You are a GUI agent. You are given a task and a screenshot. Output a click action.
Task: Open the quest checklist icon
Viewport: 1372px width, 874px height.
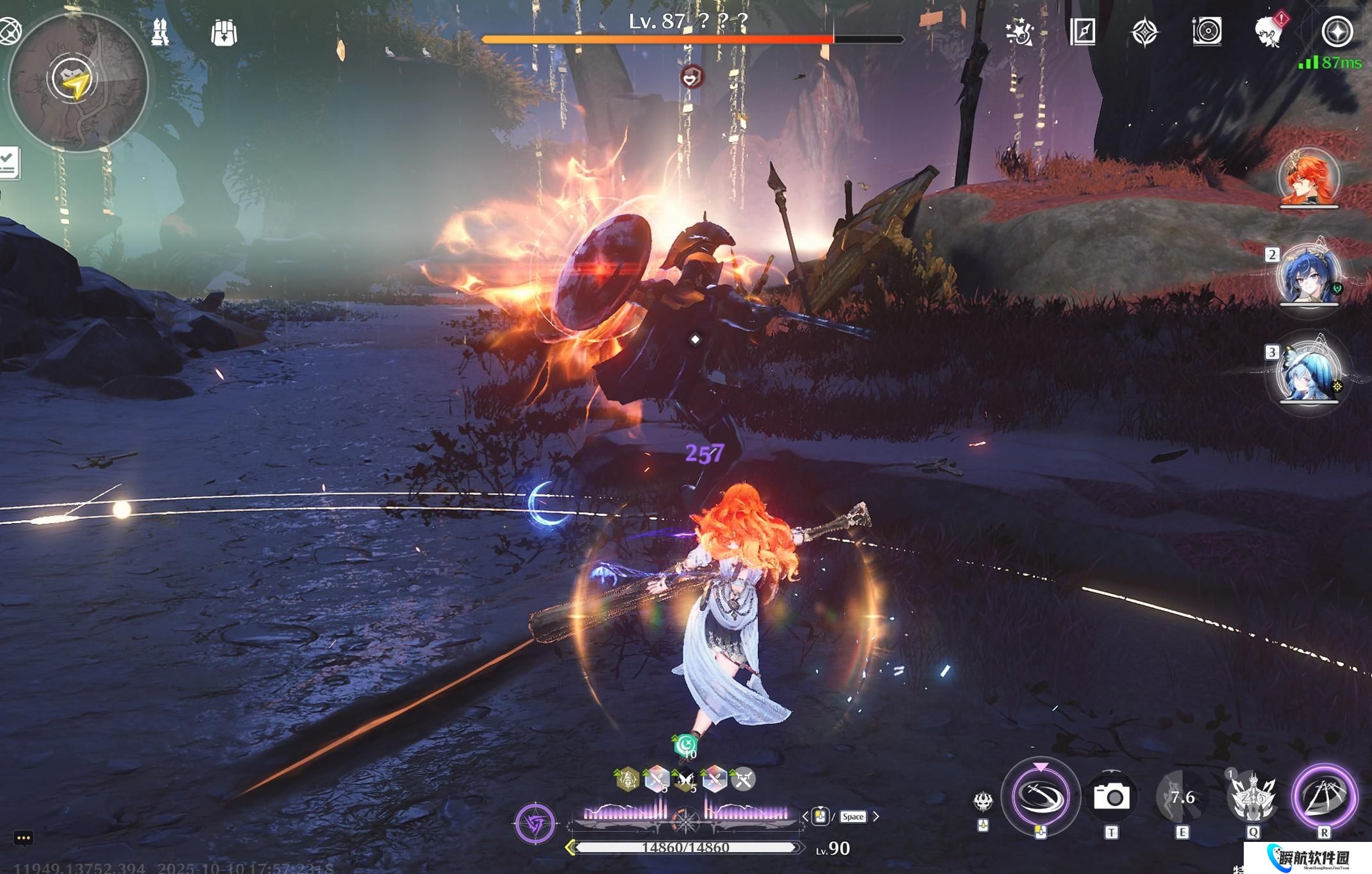click(9, 163)
